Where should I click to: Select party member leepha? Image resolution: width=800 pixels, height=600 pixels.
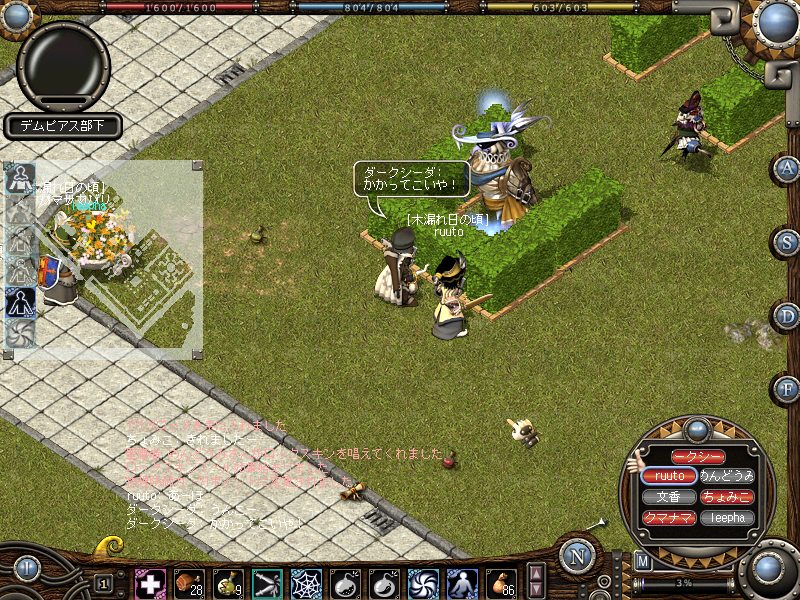coord(727,518)
